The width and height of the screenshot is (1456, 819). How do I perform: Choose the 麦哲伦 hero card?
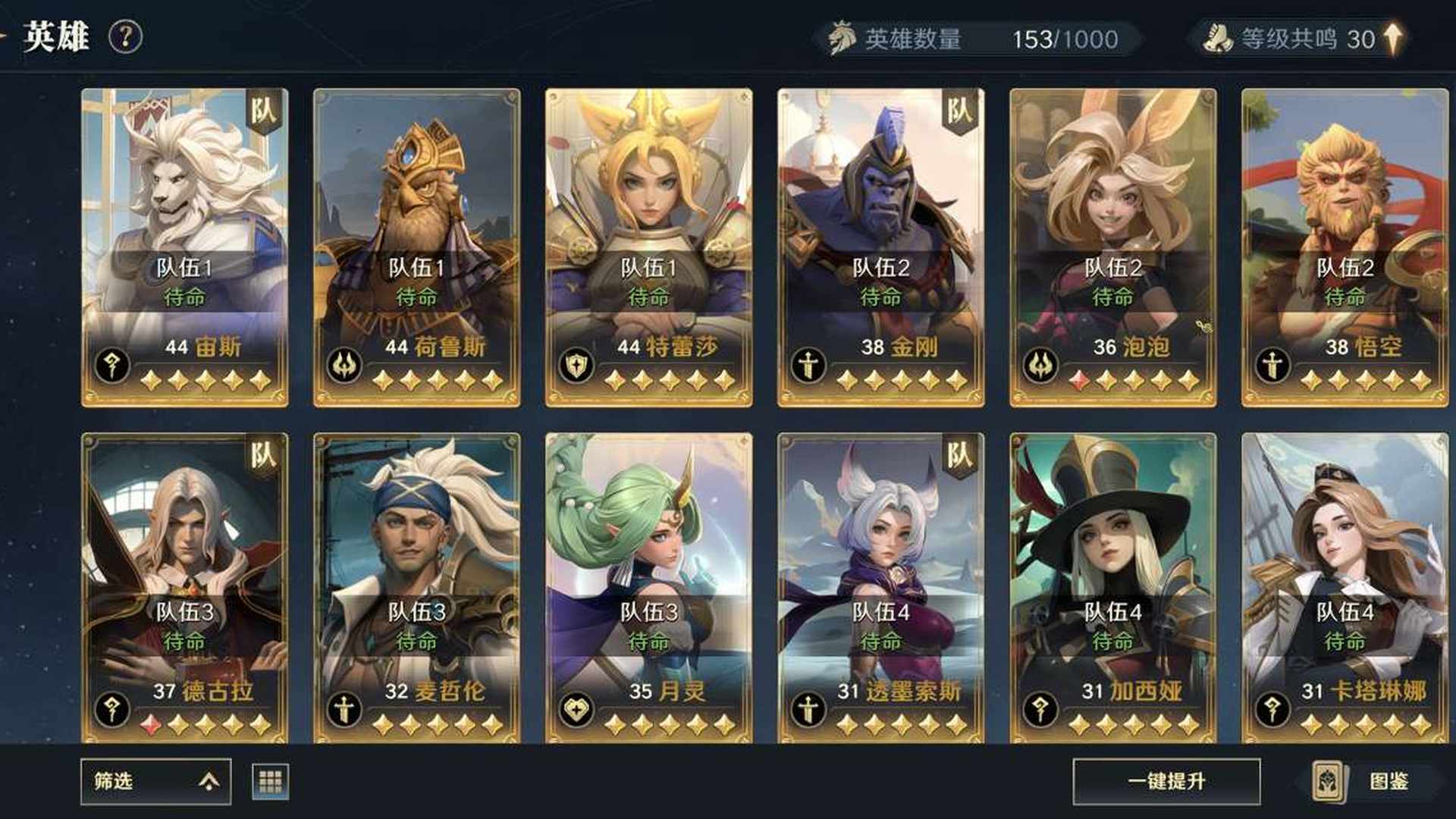416,588
